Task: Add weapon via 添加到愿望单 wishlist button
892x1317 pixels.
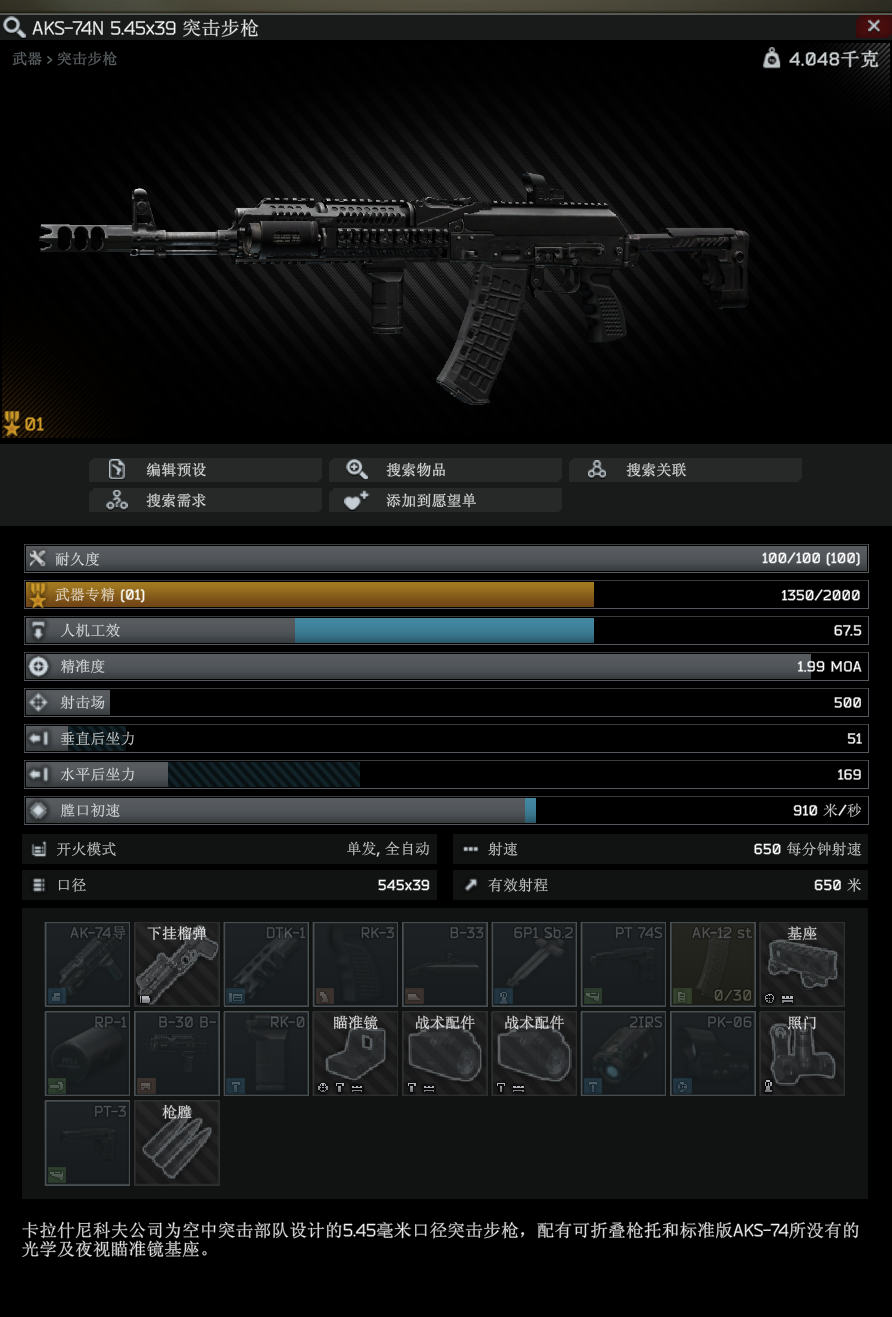Action: click(x=445, y=500)
